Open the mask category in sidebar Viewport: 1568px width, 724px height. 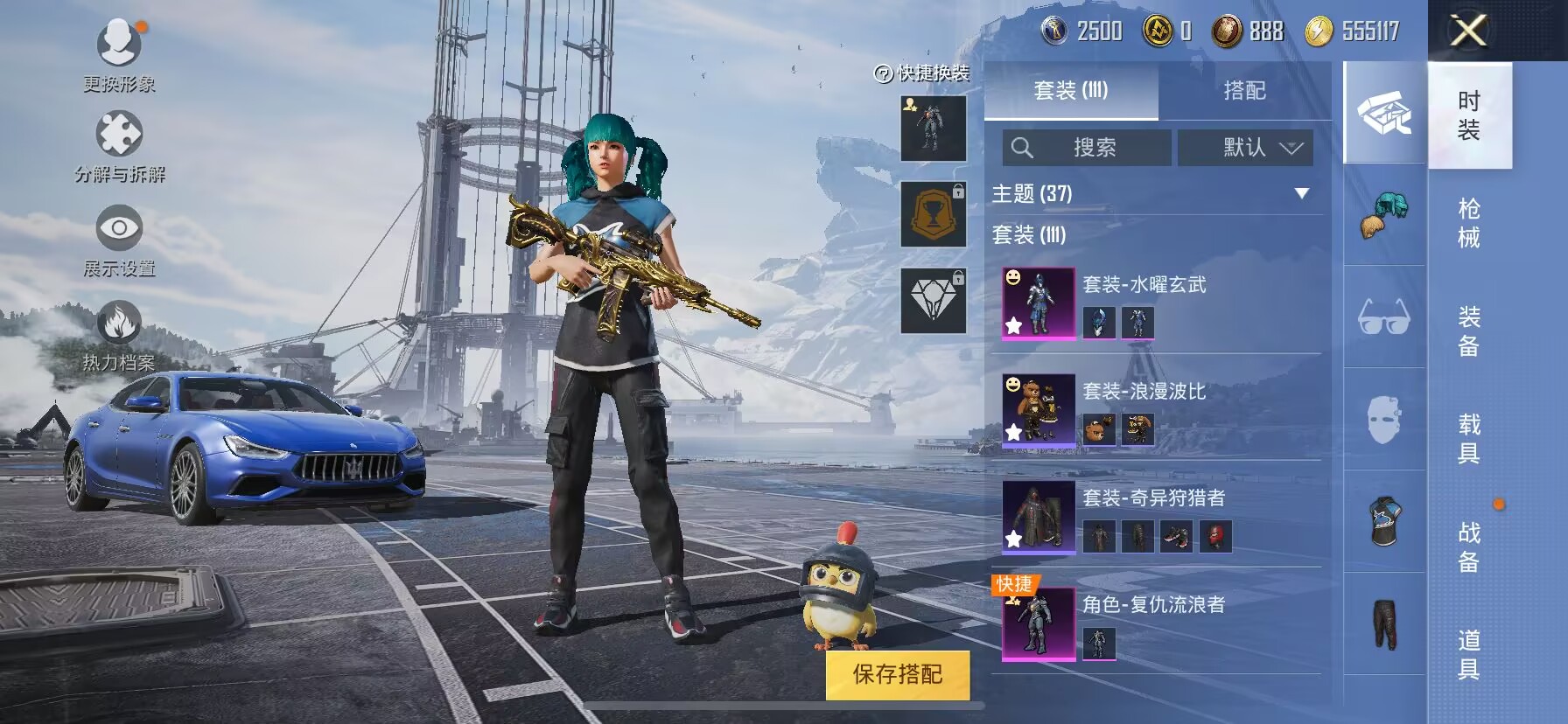1386,420
